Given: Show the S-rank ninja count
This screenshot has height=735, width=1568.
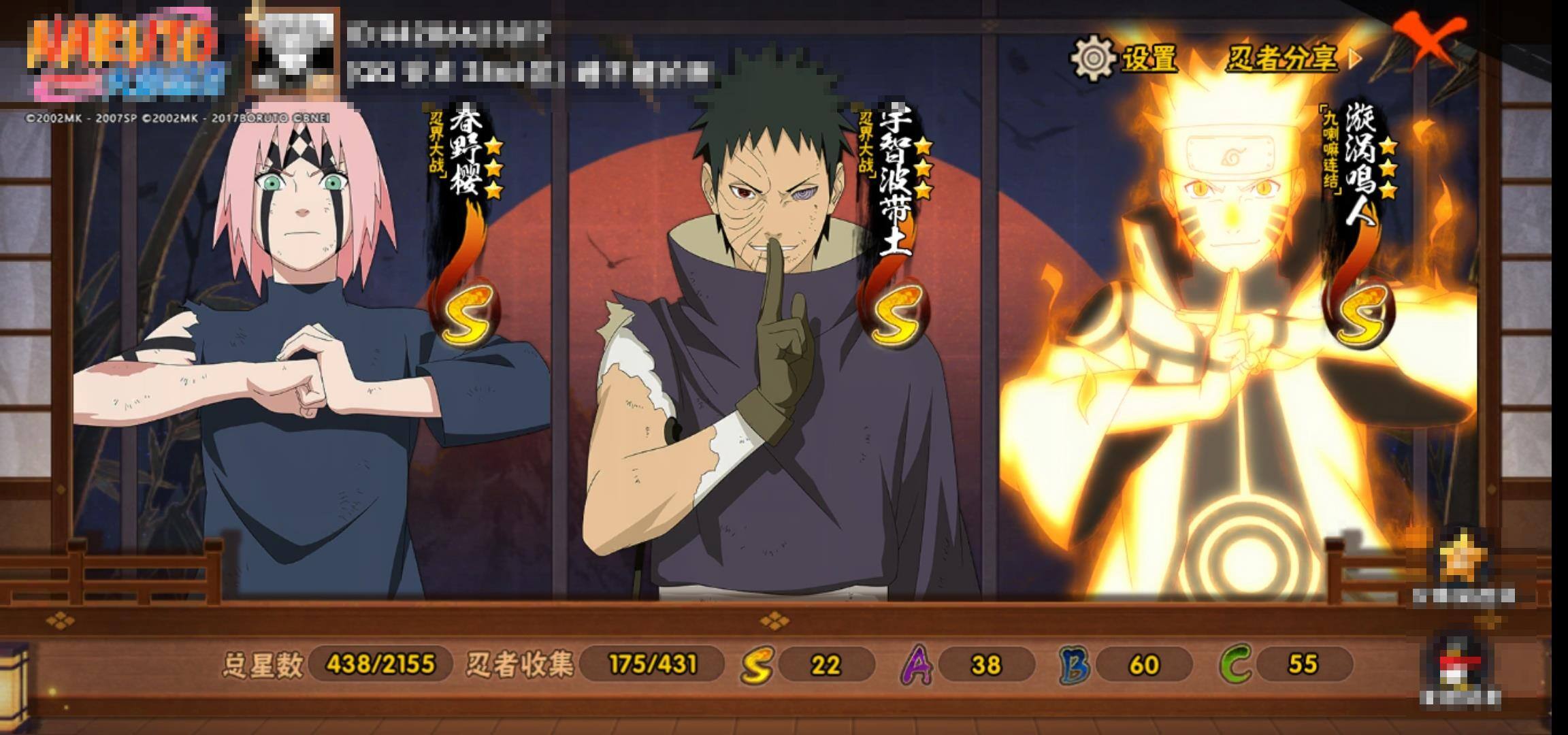Looking at the screenshot, I should point(808,664).
